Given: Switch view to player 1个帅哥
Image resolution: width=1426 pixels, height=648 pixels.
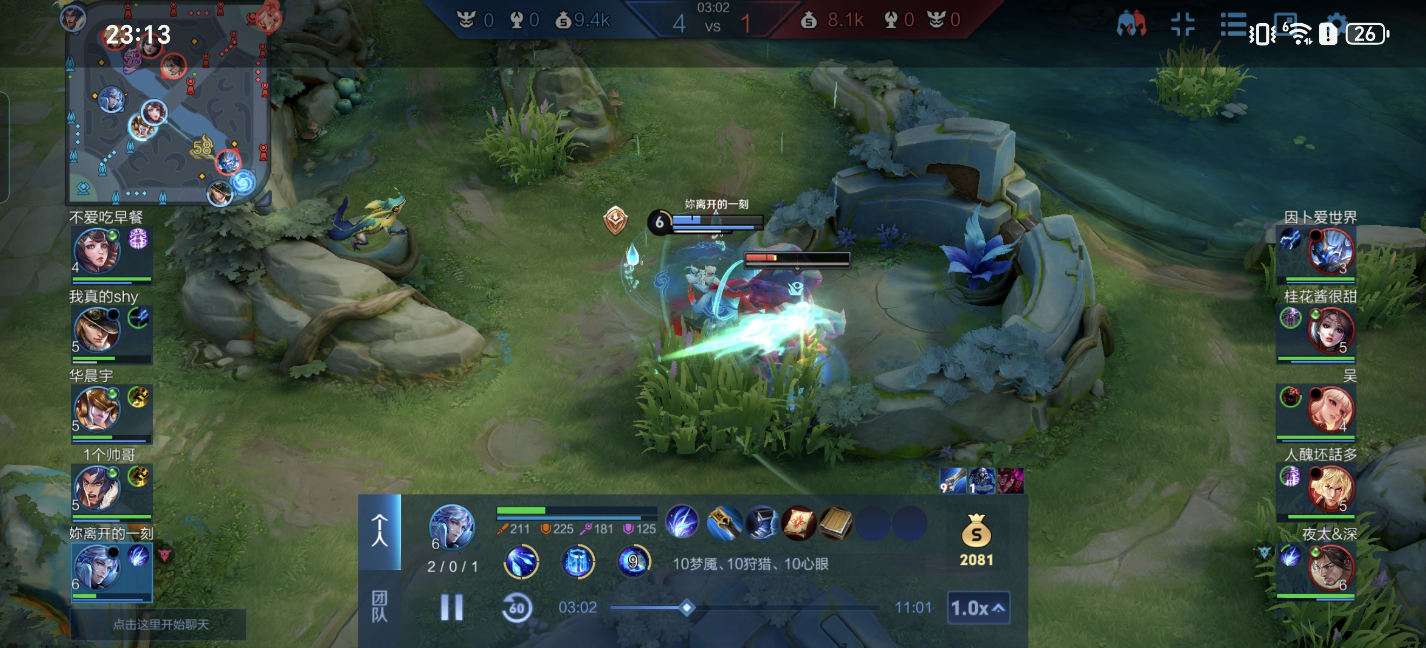Looking at the screenshot, I should click(x=97, y=487).
